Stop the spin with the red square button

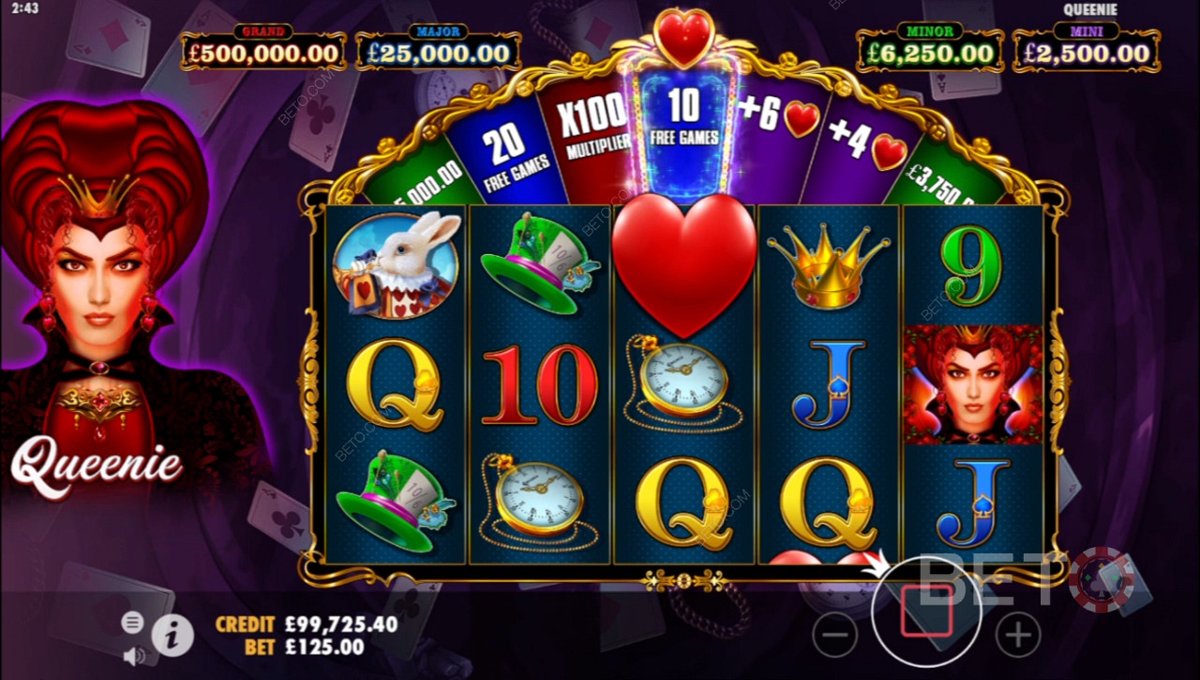pos(927,611)
